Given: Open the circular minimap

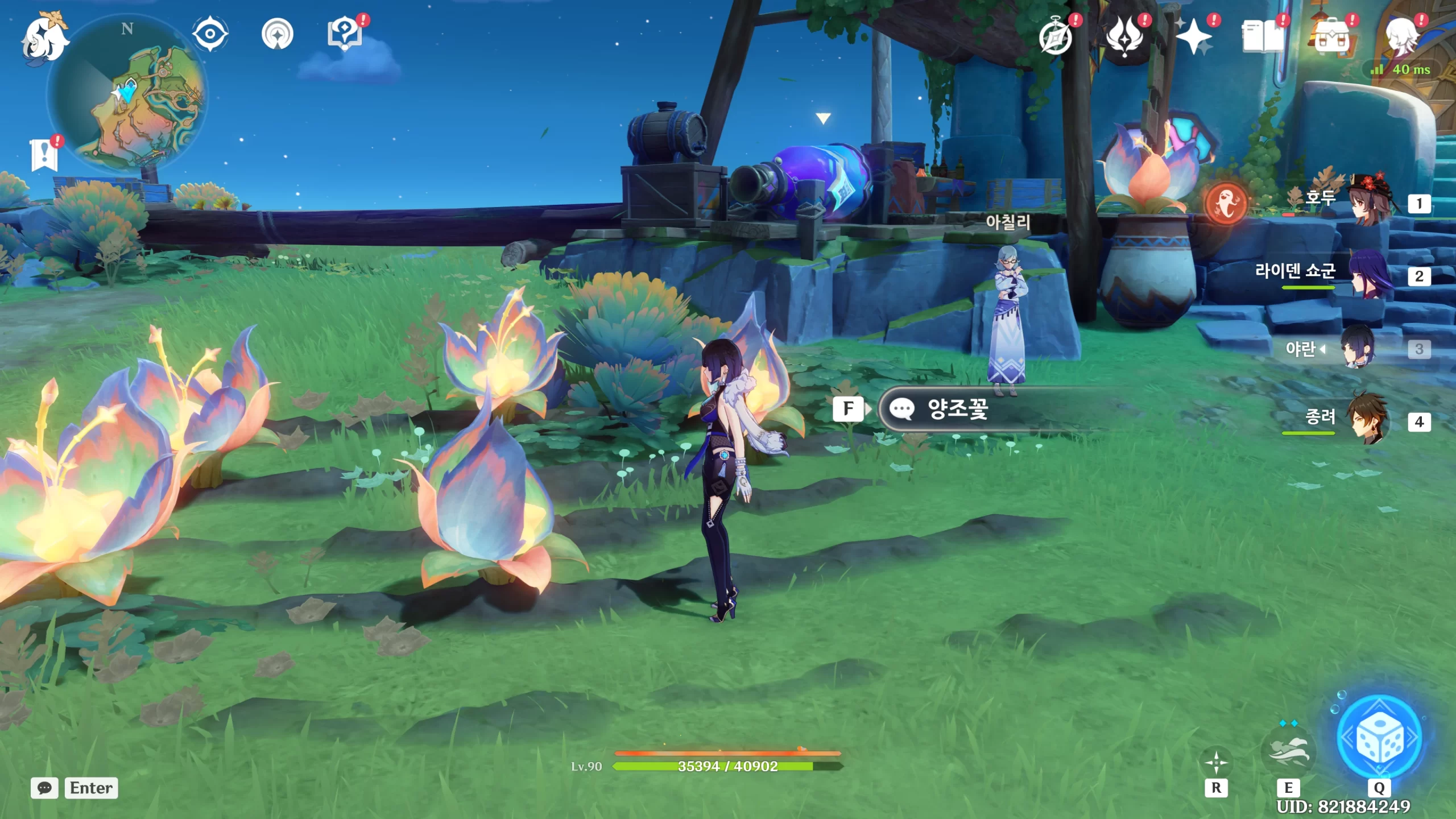Looking at the screenshot, I should click(127, 94).
